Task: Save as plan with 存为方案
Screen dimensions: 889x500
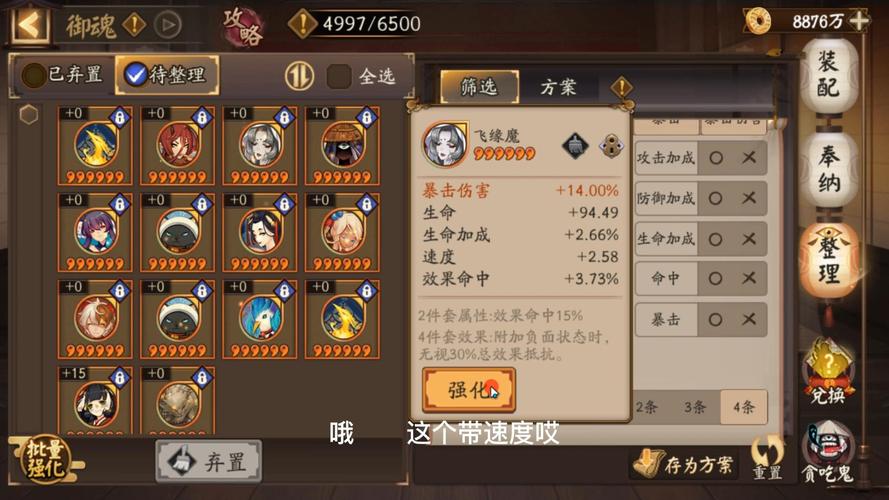Action: [683, 464]
